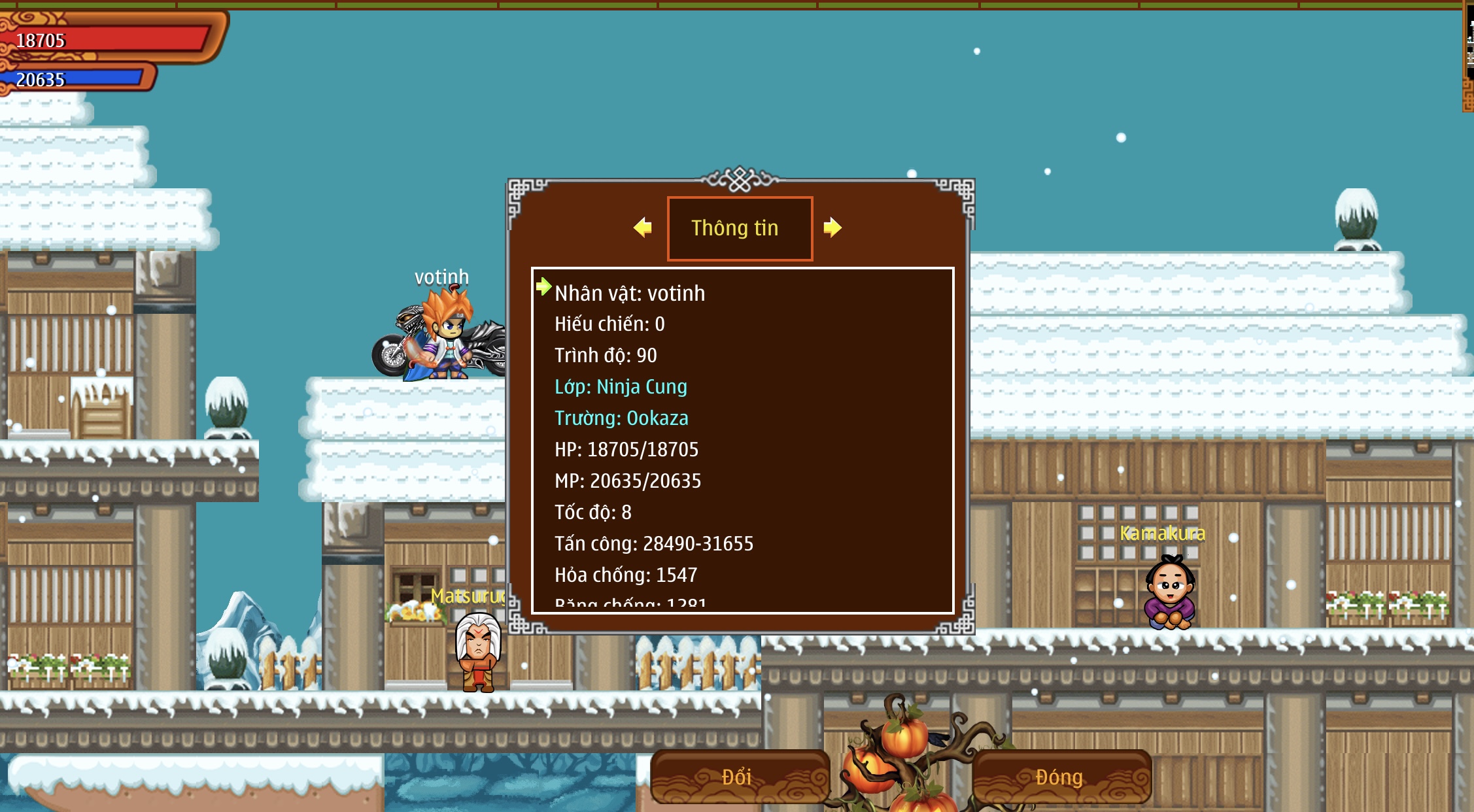Screen dimensions: 1474x812
Task: Highlight the Tấn công stat row
Action: coord(654,544)
